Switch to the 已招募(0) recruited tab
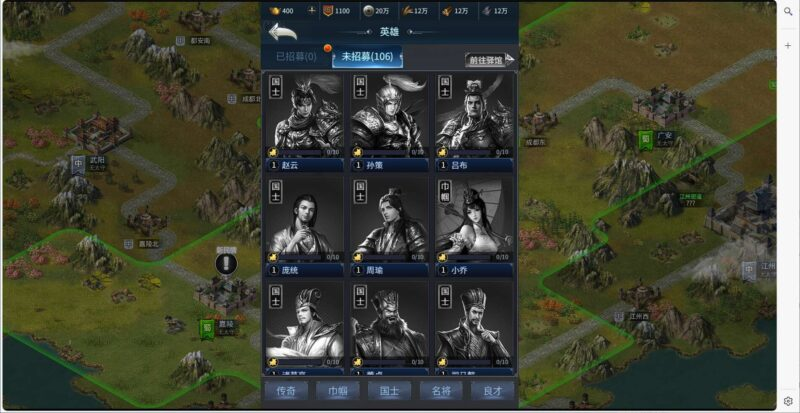This screenshot has height=413, width=800. tap(296, 56)
